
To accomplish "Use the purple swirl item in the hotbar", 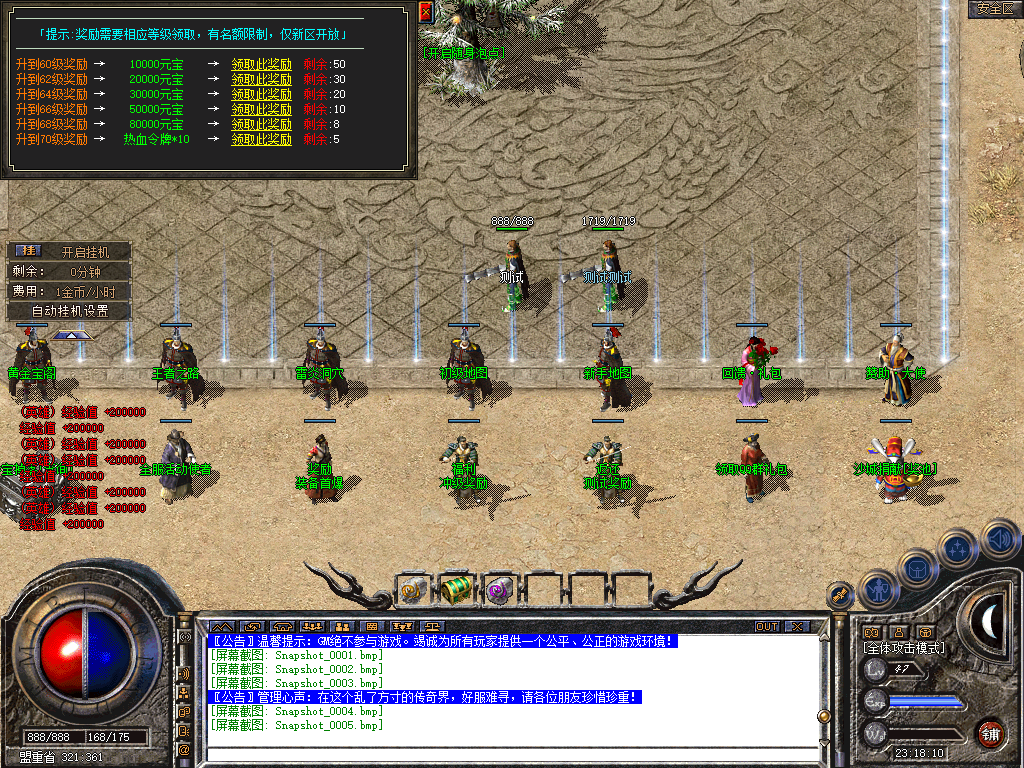I will click(x=498, y=590).
